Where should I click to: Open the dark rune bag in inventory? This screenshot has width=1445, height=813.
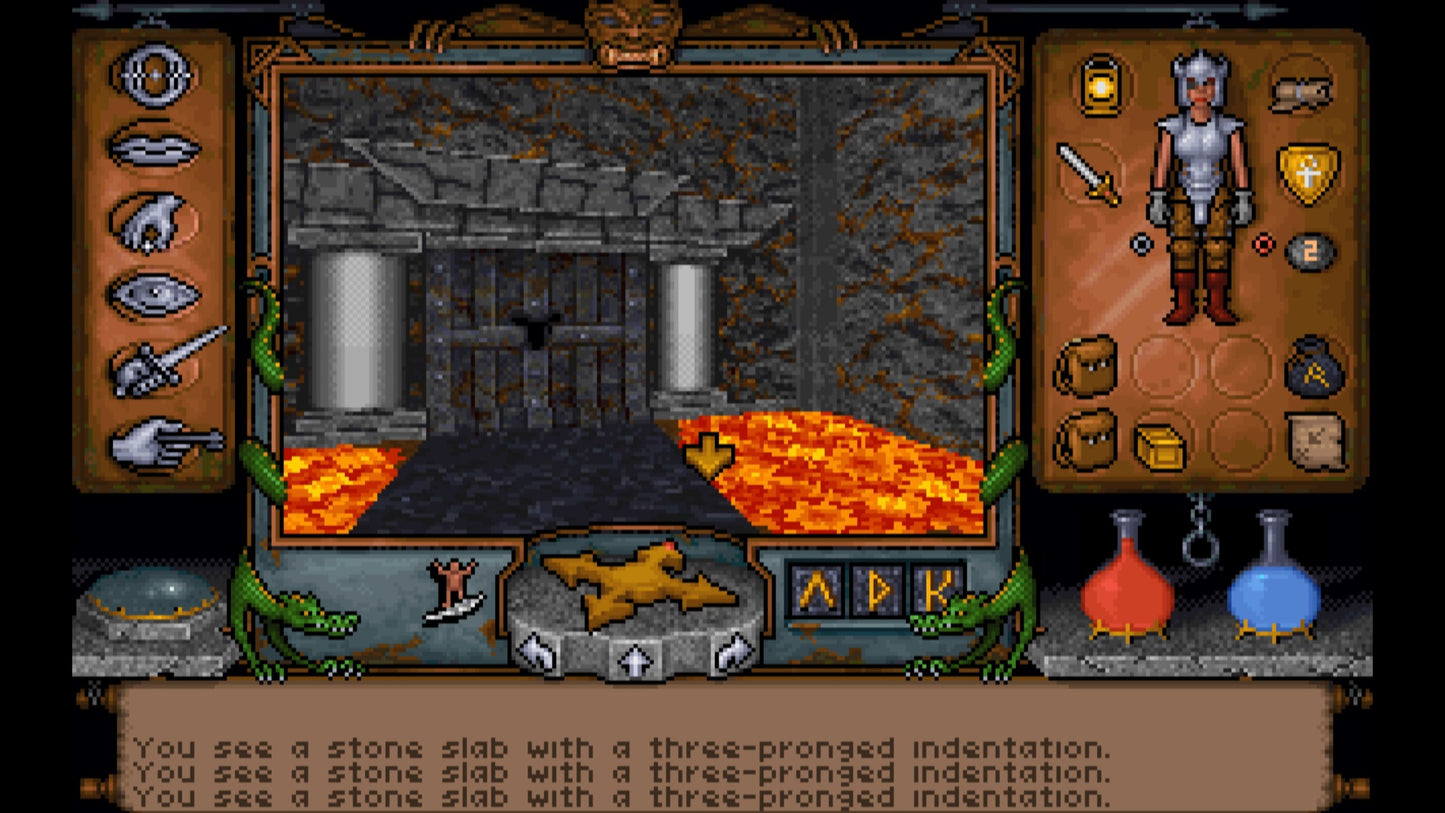click(x=1311, y=369)
